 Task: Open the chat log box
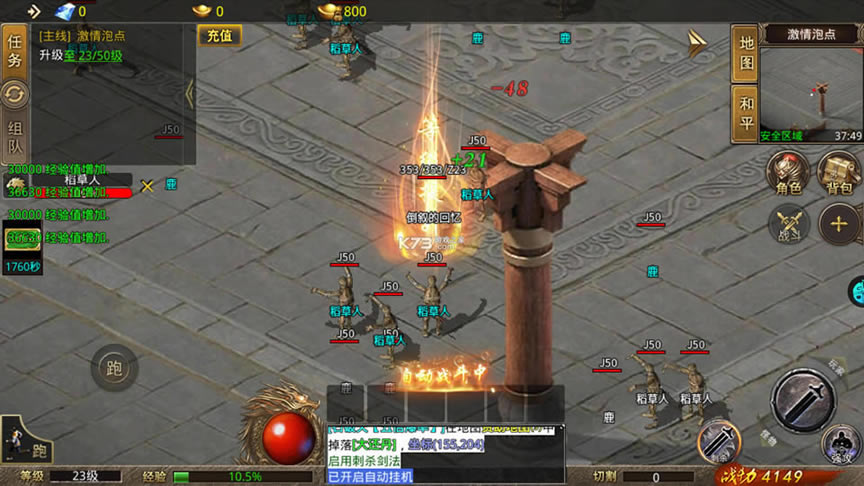pos(446,454)
